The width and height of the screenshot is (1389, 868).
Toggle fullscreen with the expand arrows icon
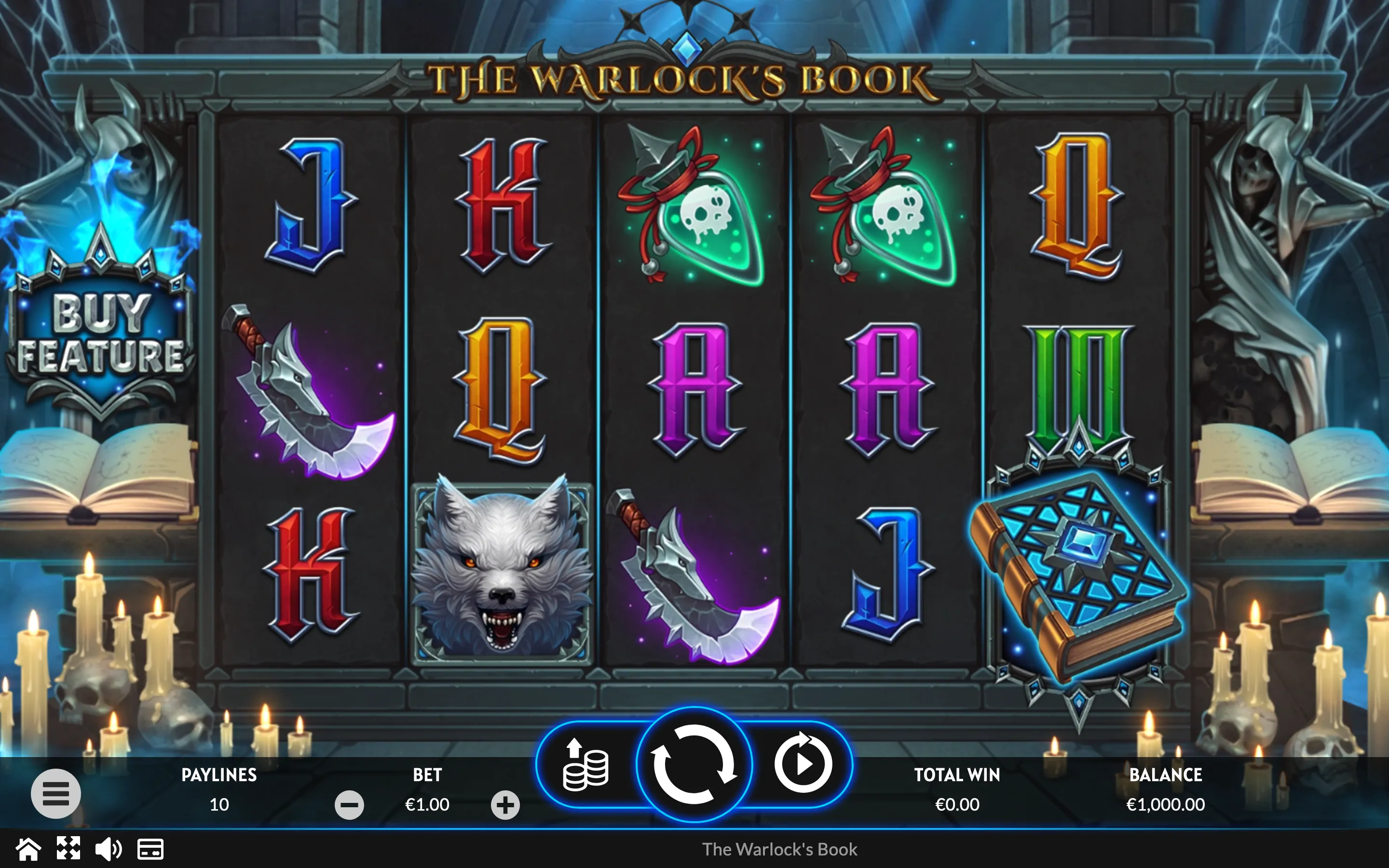click(68, 849)
